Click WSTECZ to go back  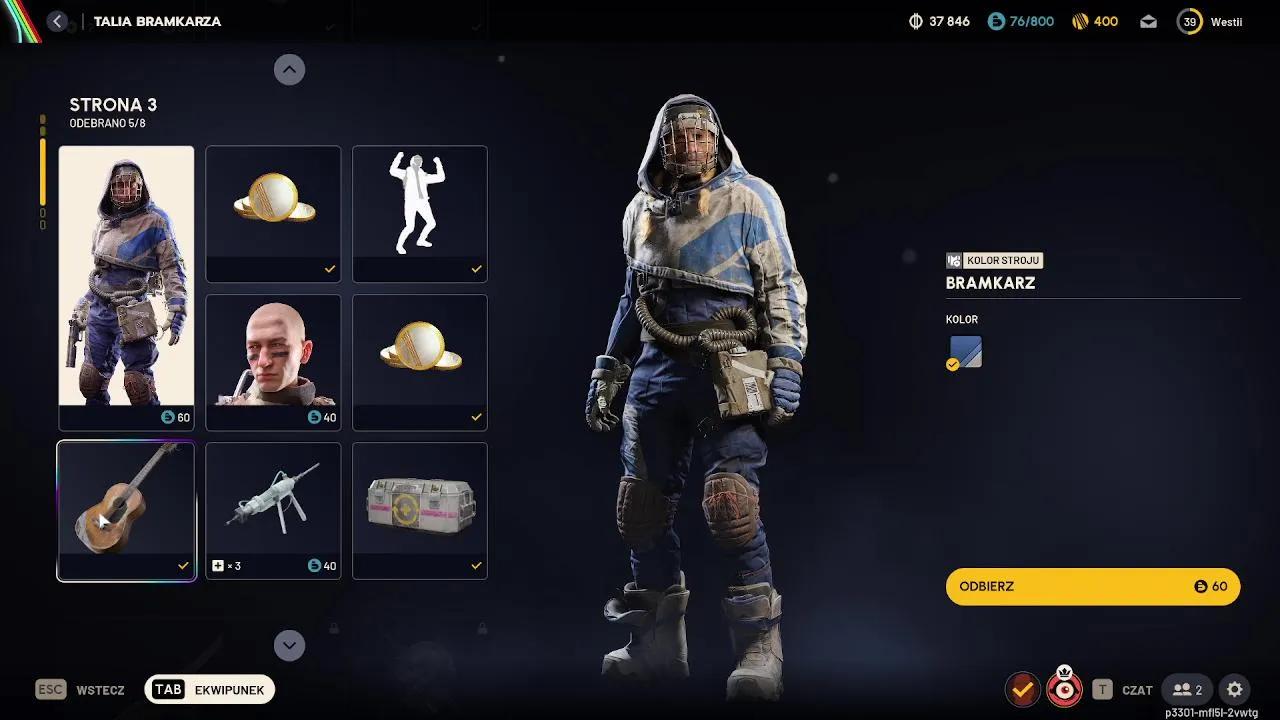click(100, 690)
